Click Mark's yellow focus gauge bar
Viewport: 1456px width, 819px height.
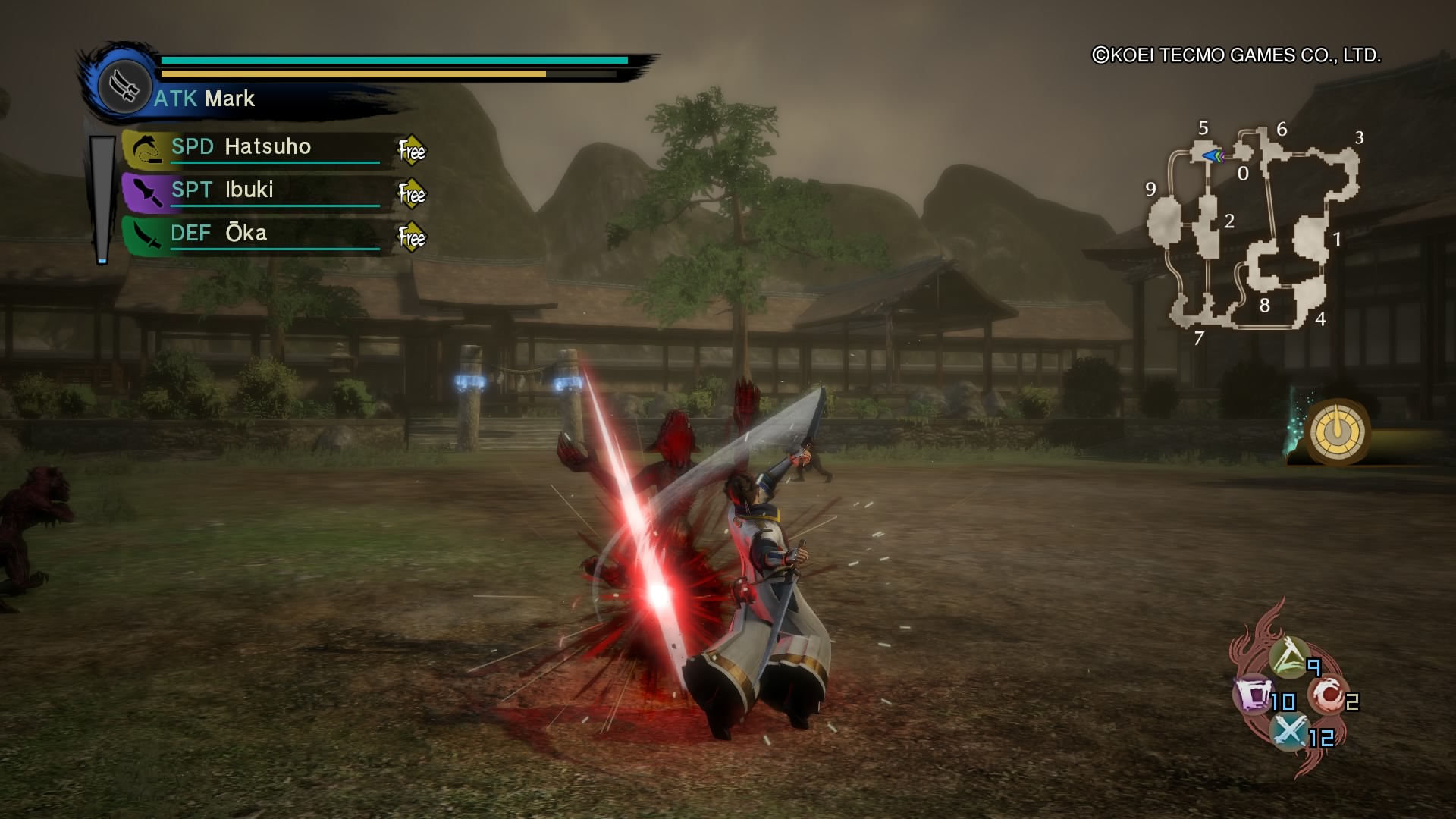[x=349, y=74]
